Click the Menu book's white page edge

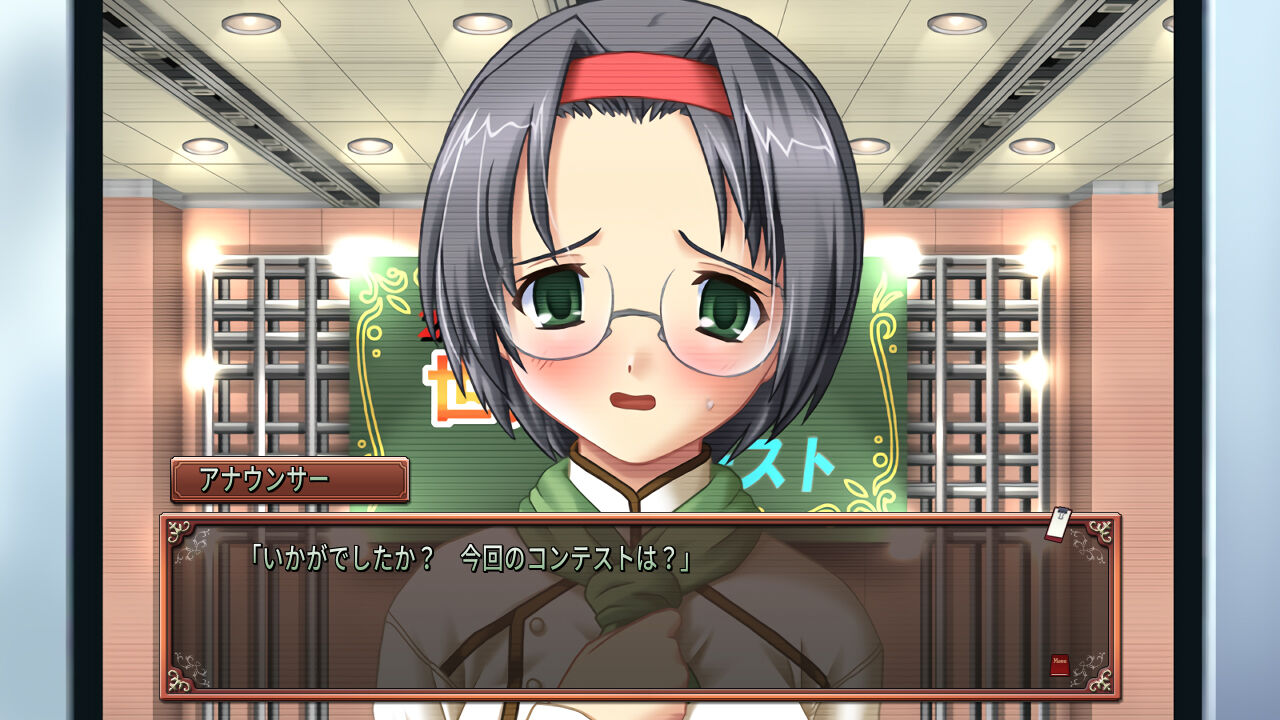tap(1060, 674)
